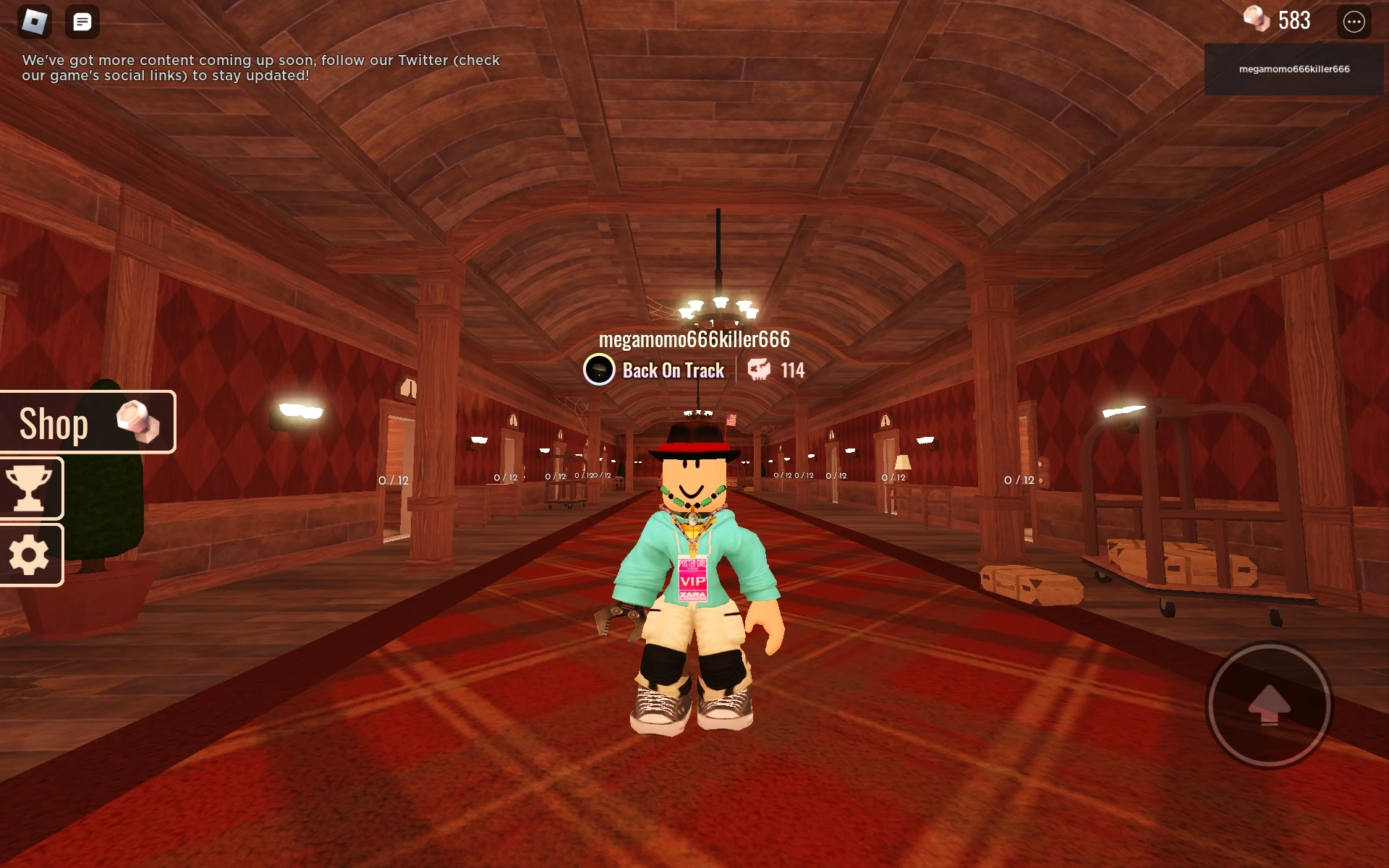Click the 583 knobs counter

1292,20
